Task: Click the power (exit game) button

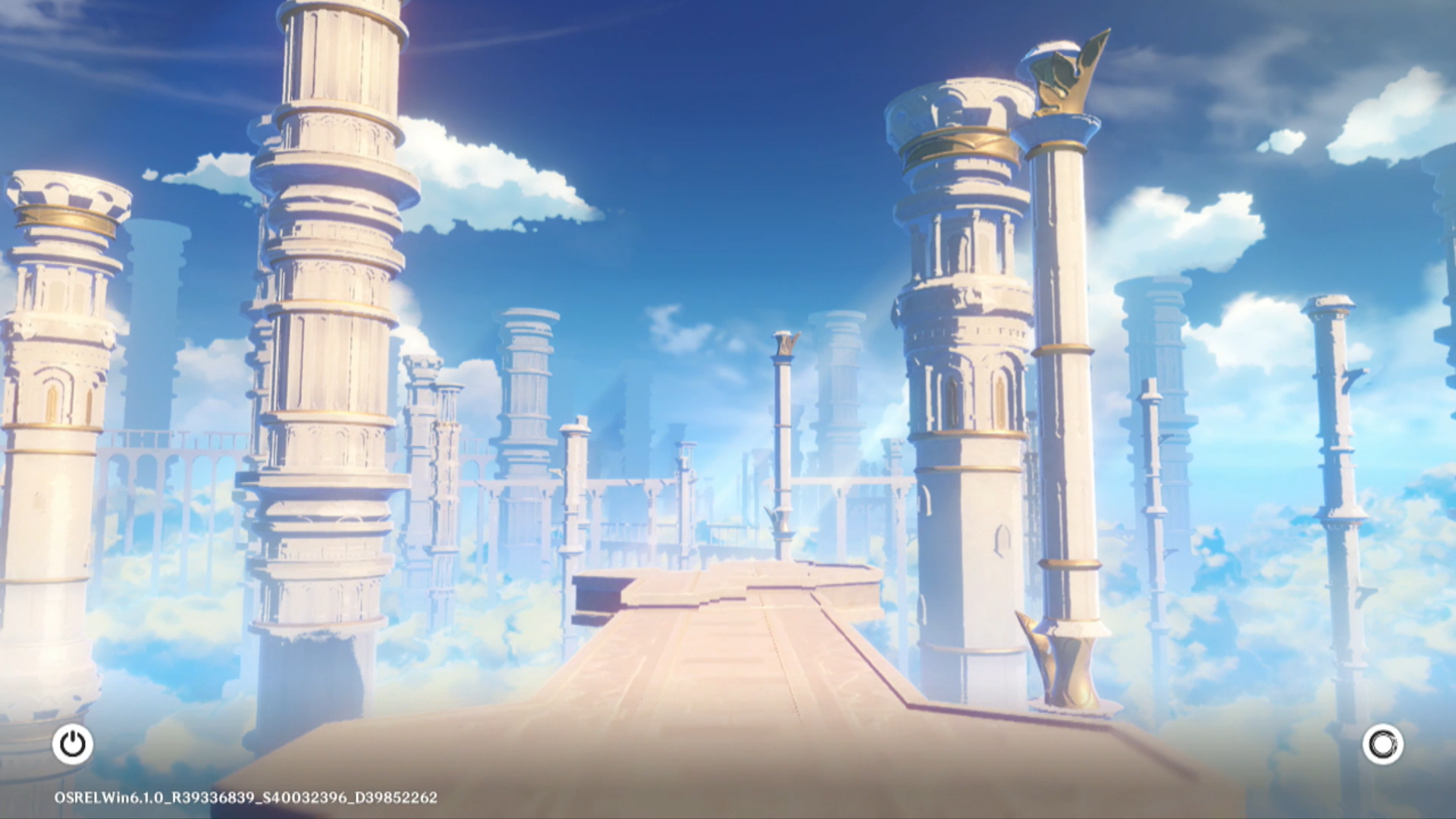Action: pyautogui.click(x=73, y=744)
